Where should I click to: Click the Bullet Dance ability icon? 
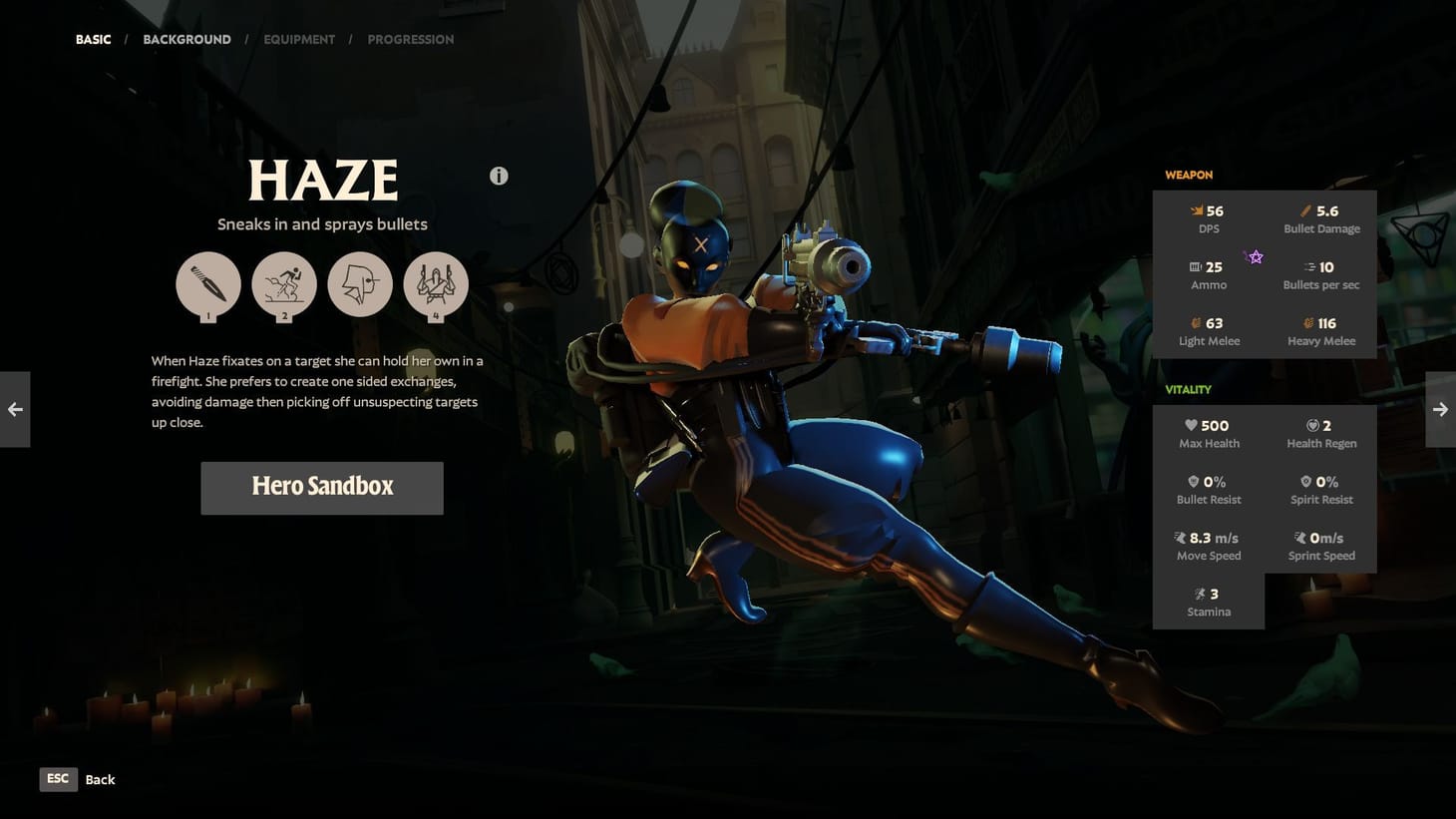[x=436, y=286]
